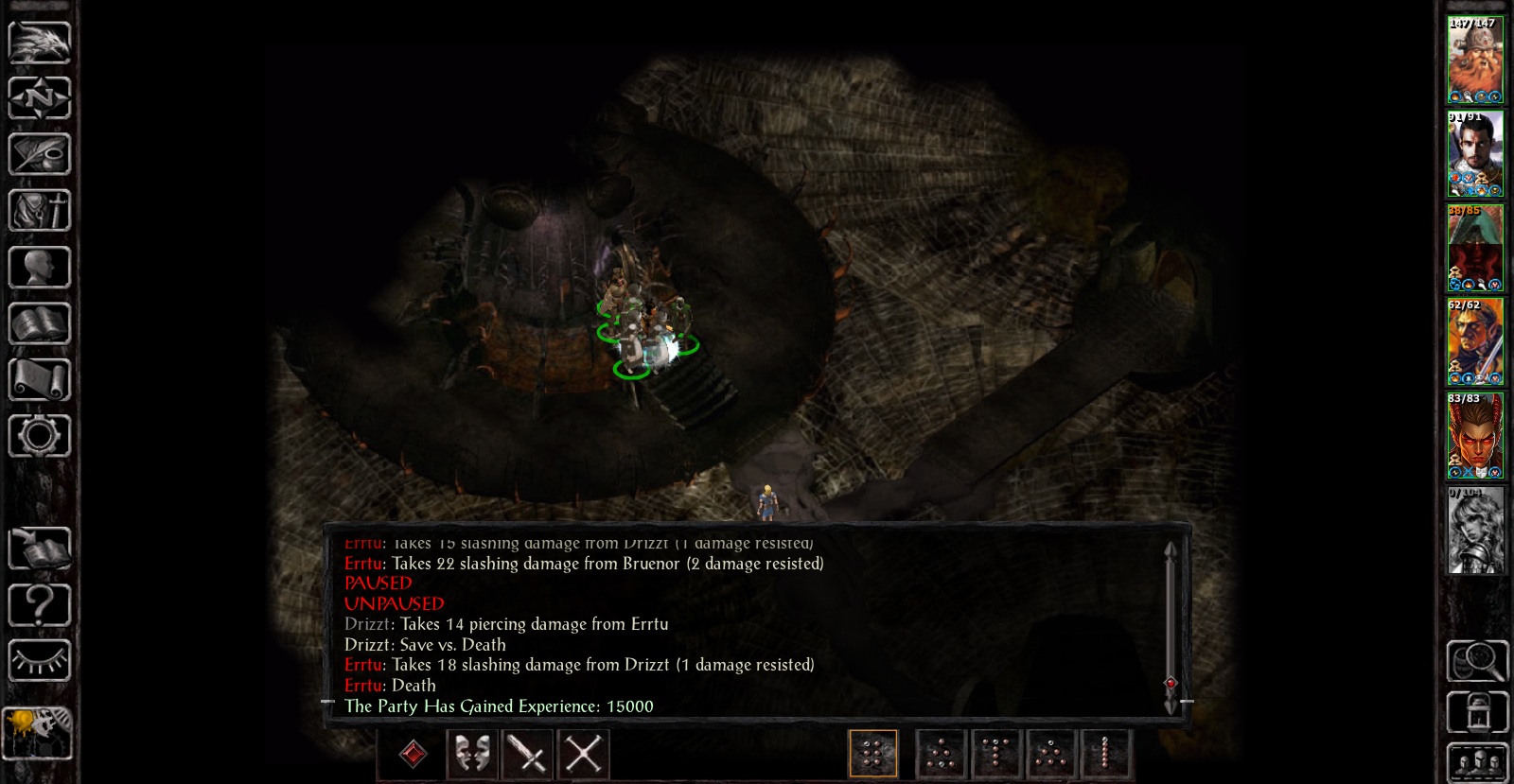Select the T-shaped party formation
The width and height of the screenshot is (1514, 784).
pyautogui.click(x=995, y=753)
